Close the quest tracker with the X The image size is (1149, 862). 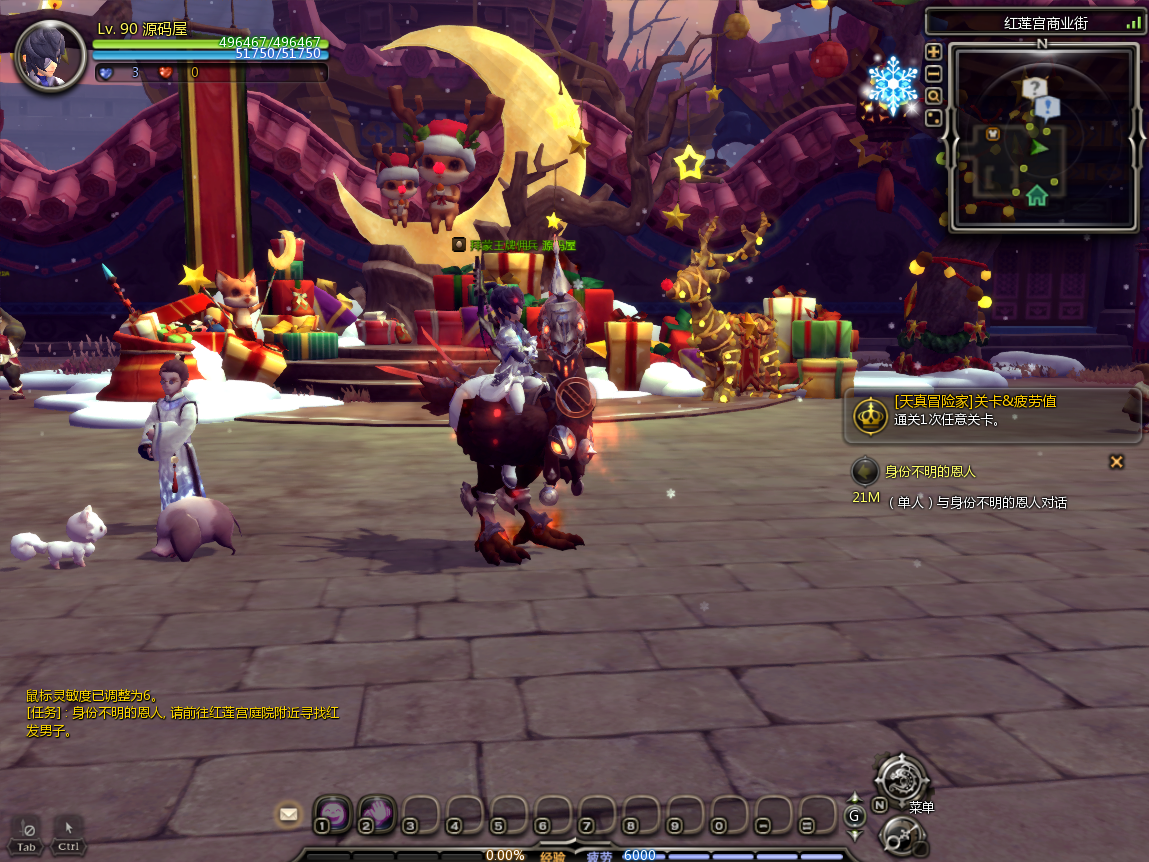pos(1116,461)
